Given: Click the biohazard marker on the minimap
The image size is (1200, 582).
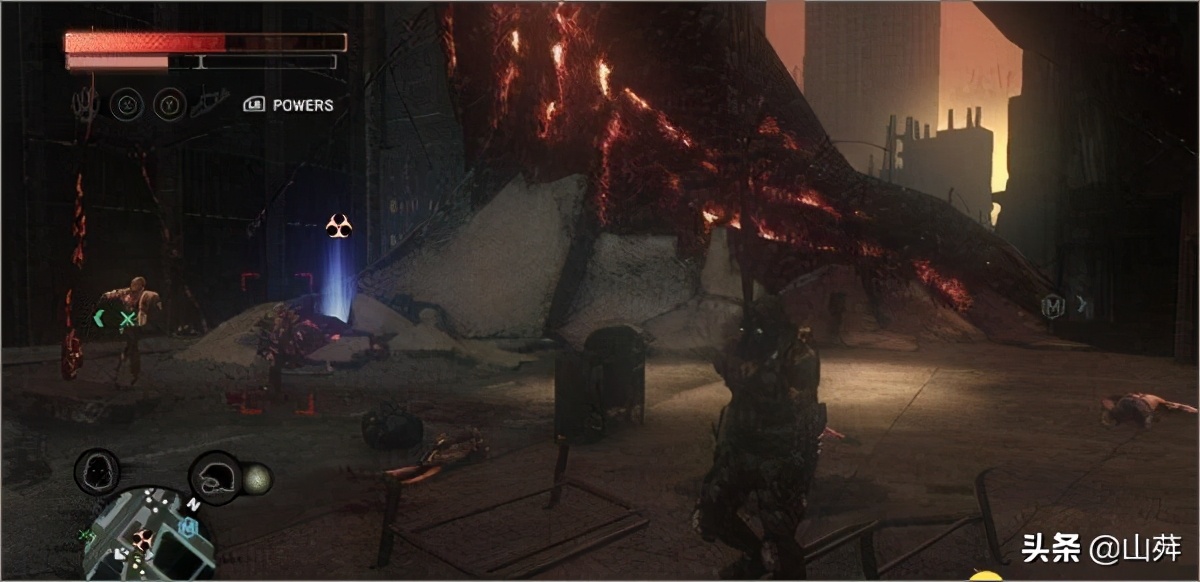Looking at the screenshot, I should pyautogui.click(x=142, y=539).
